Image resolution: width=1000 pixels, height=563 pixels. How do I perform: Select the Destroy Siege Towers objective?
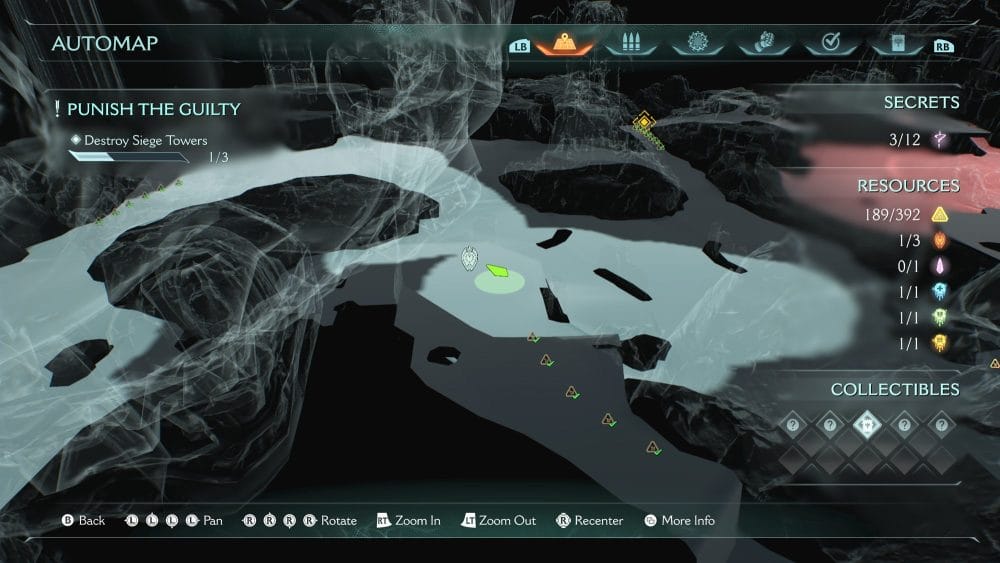pos(145,141)
